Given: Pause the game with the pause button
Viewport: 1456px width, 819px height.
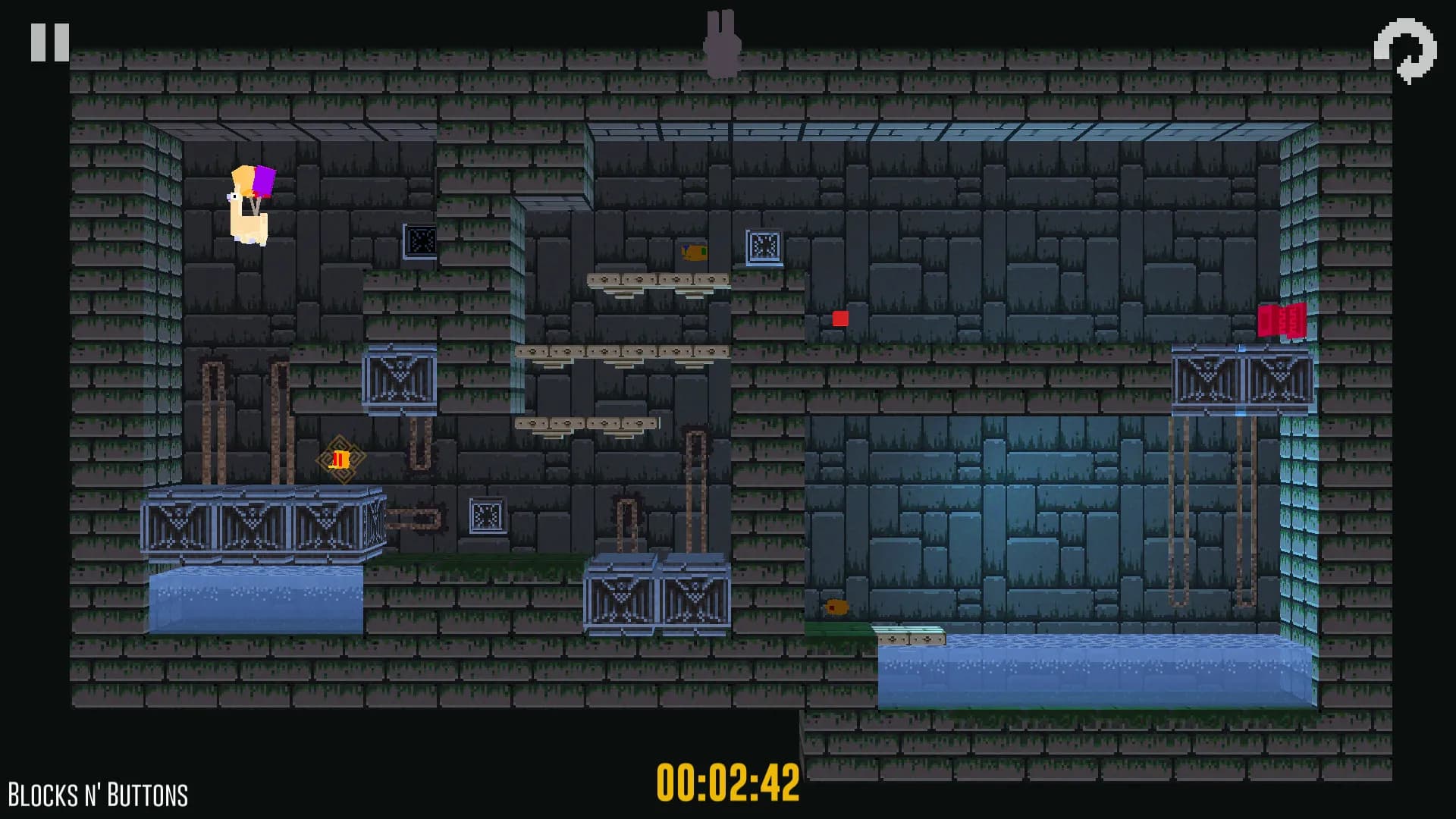Looking at the screenshot, I should (x=50, y=42).
